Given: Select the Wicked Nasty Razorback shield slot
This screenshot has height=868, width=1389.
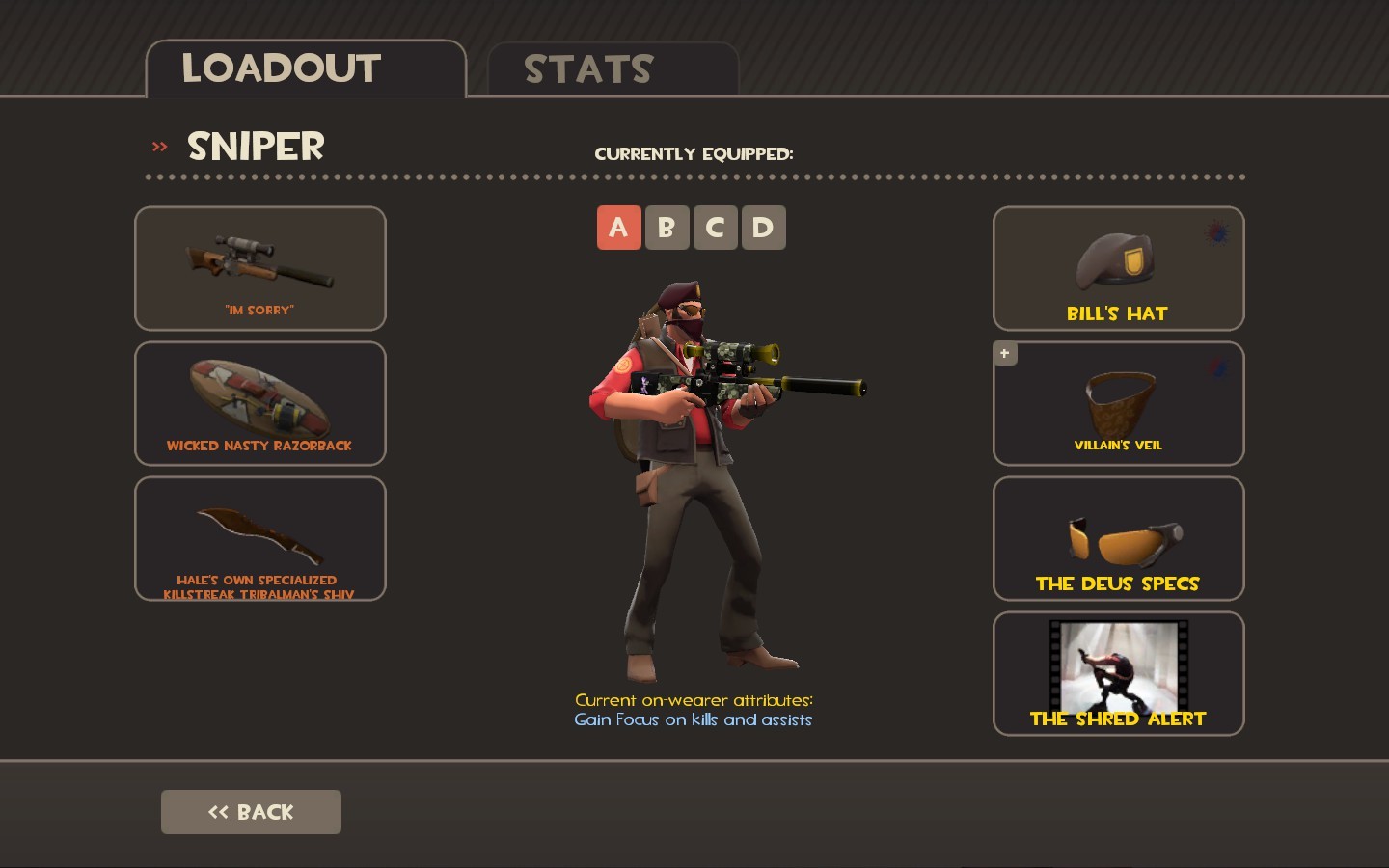Looking at the screenshot, I should [x=259, y=403].
